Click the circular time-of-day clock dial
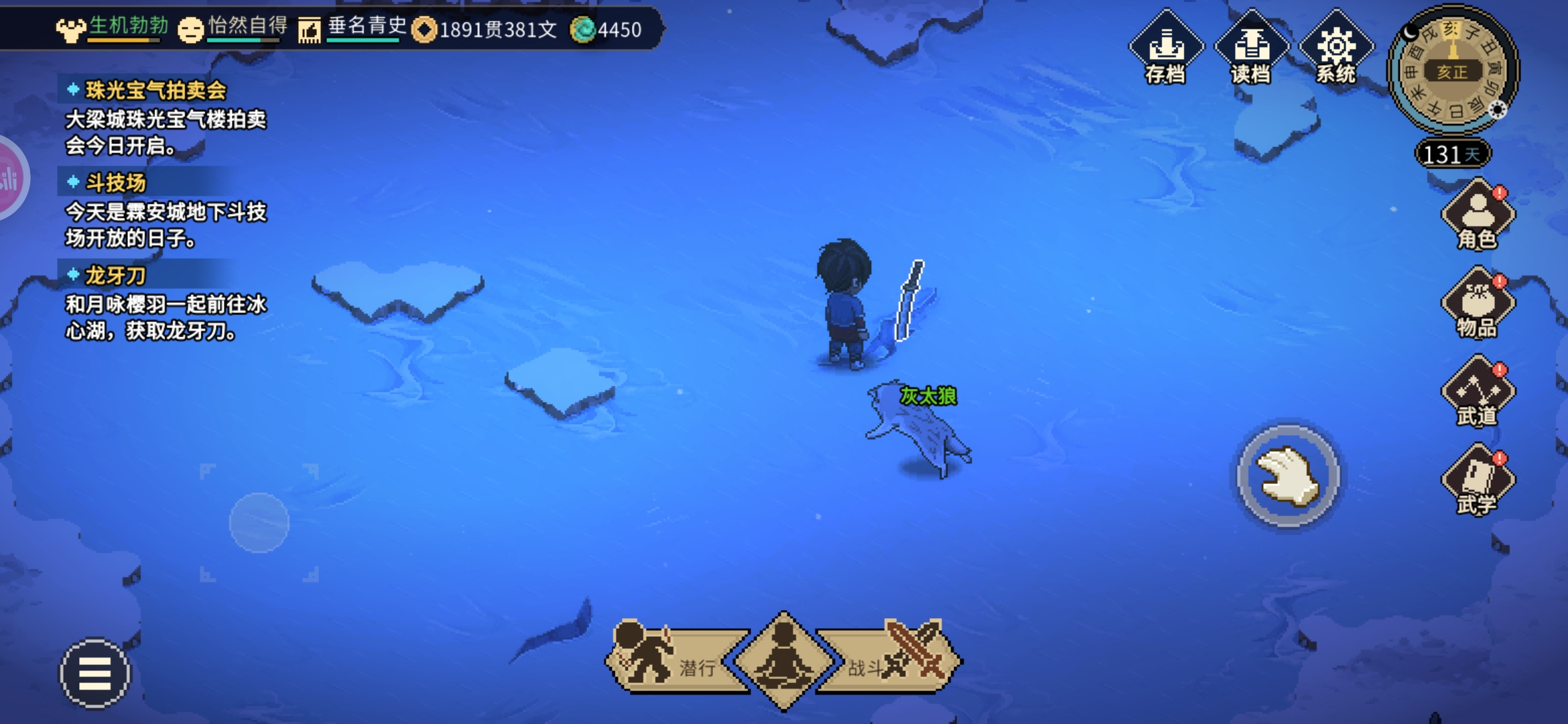 pyautogui.click(x=1452, y=70)
